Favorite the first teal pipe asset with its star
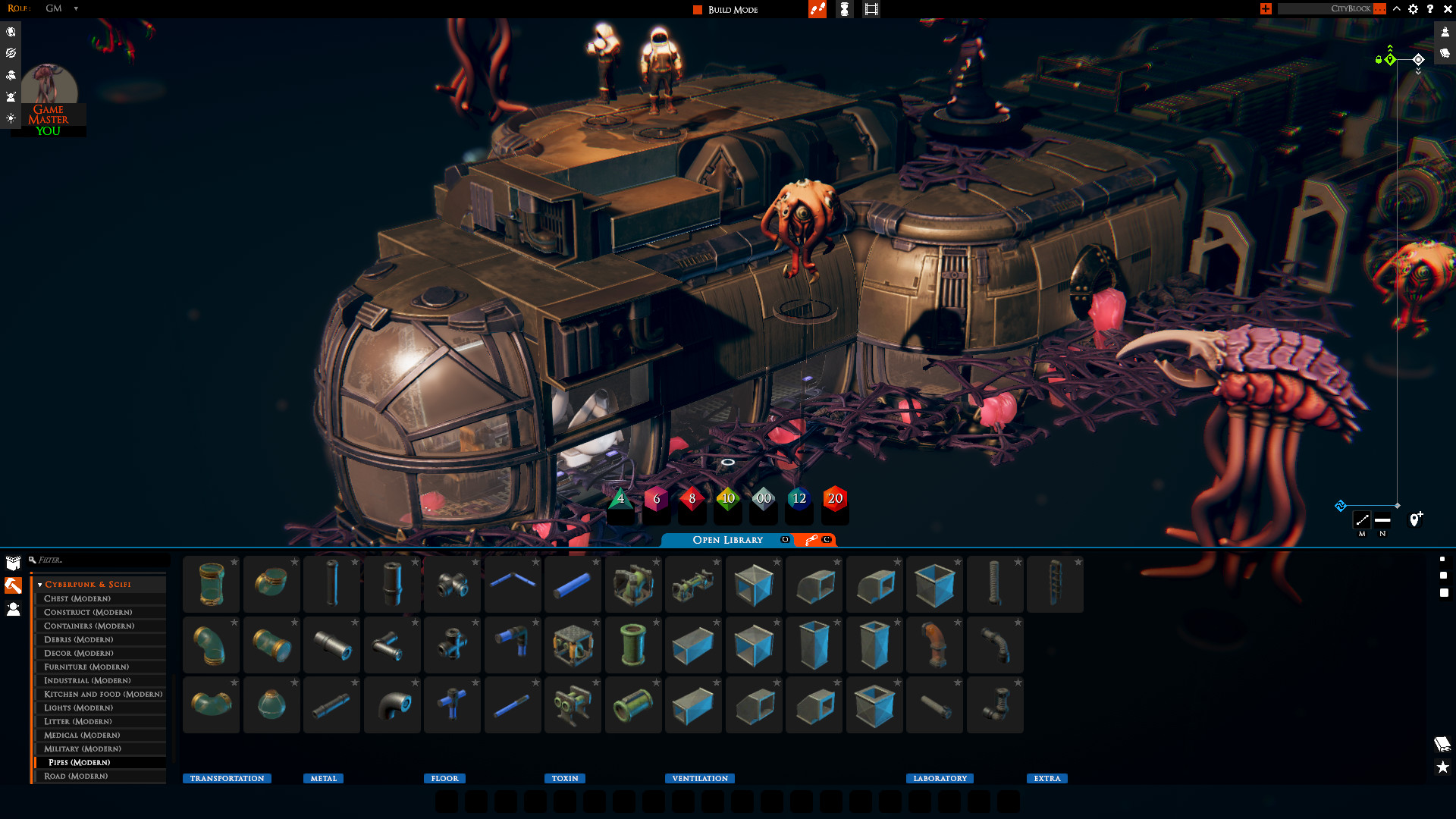1456x819 pixels. pos(236,563)
